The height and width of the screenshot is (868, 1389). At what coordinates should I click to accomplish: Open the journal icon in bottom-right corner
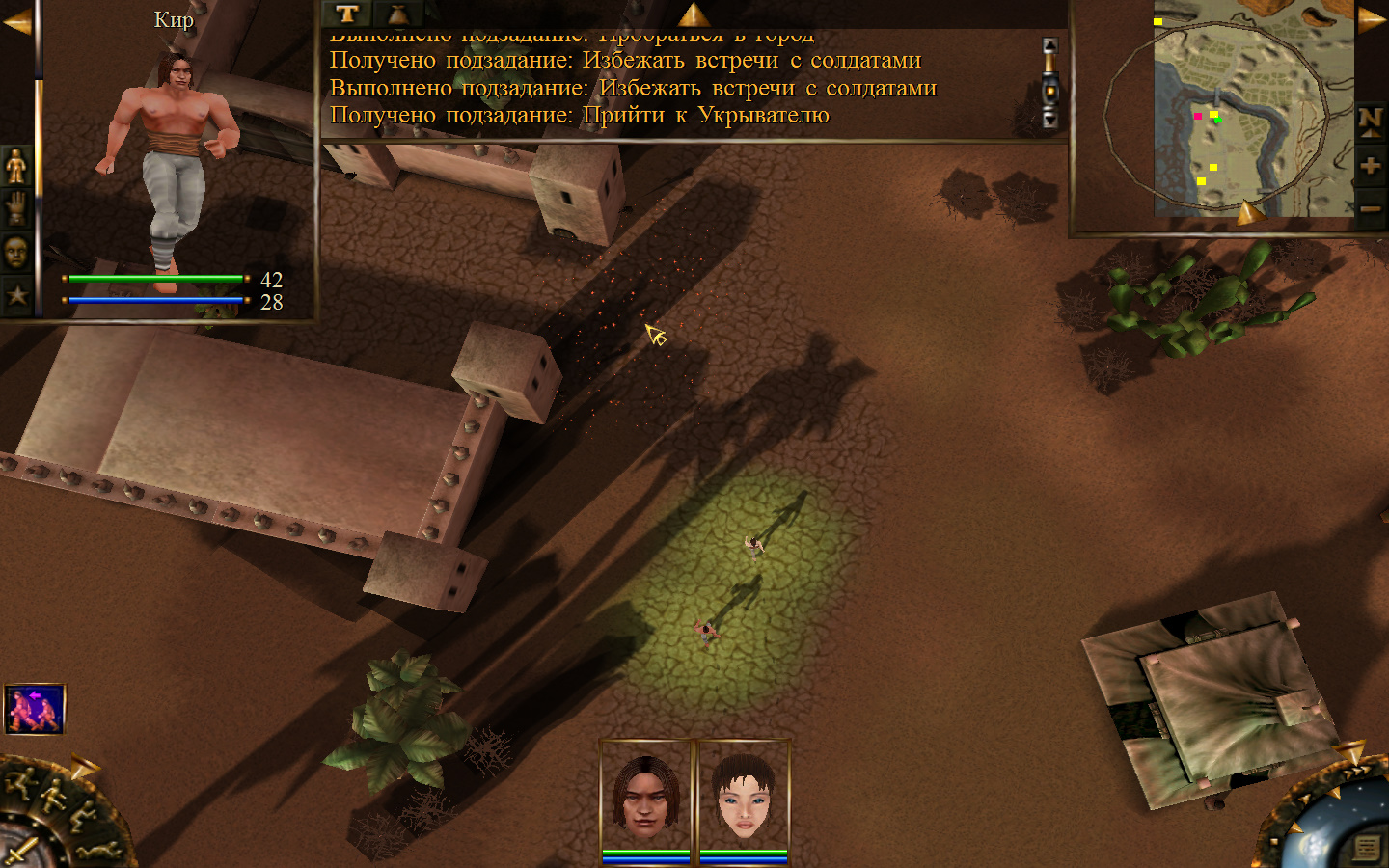tap(1366, 847)
